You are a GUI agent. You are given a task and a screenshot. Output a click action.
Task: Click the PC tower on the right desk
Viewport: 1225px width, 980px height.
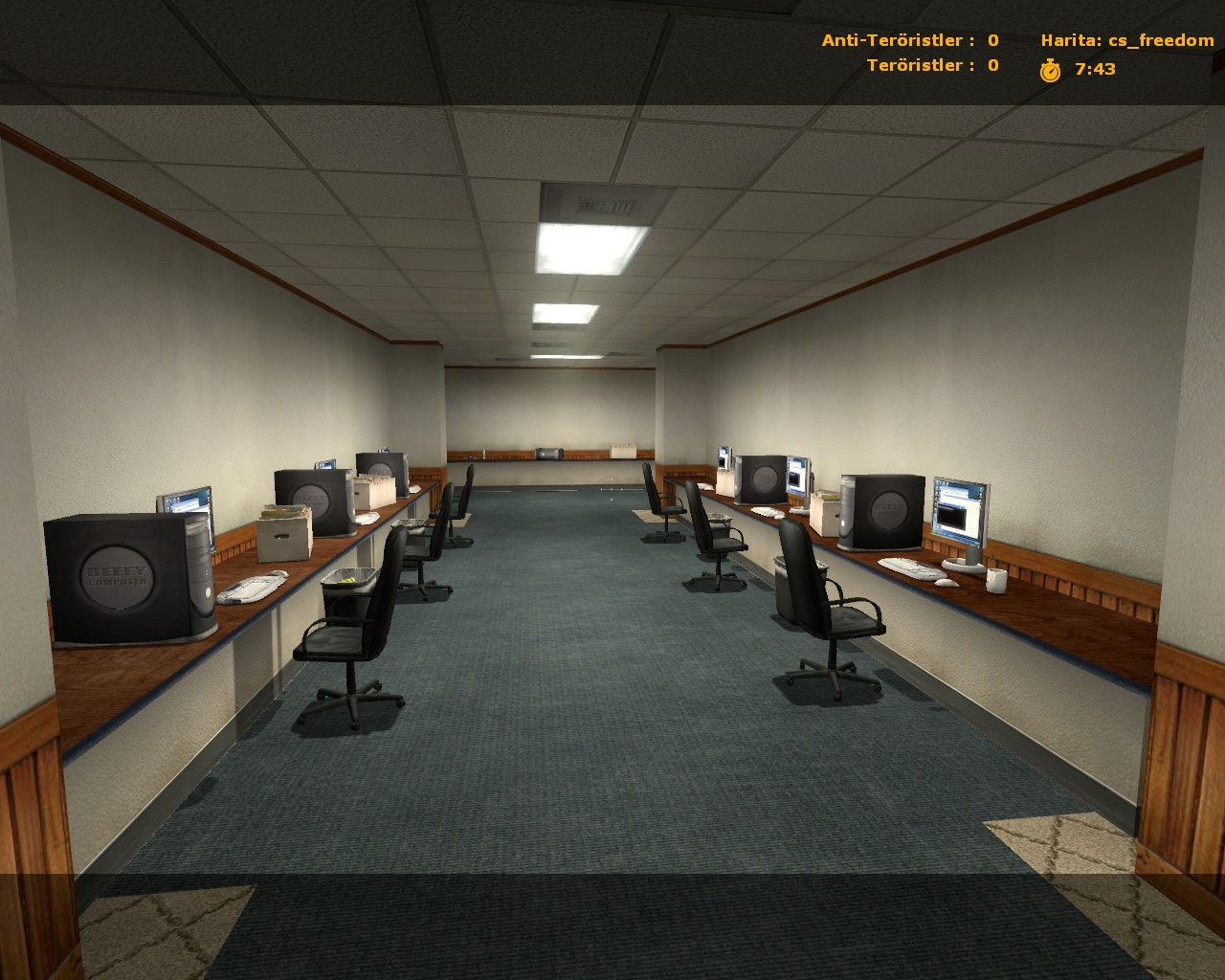coord(882,512)
